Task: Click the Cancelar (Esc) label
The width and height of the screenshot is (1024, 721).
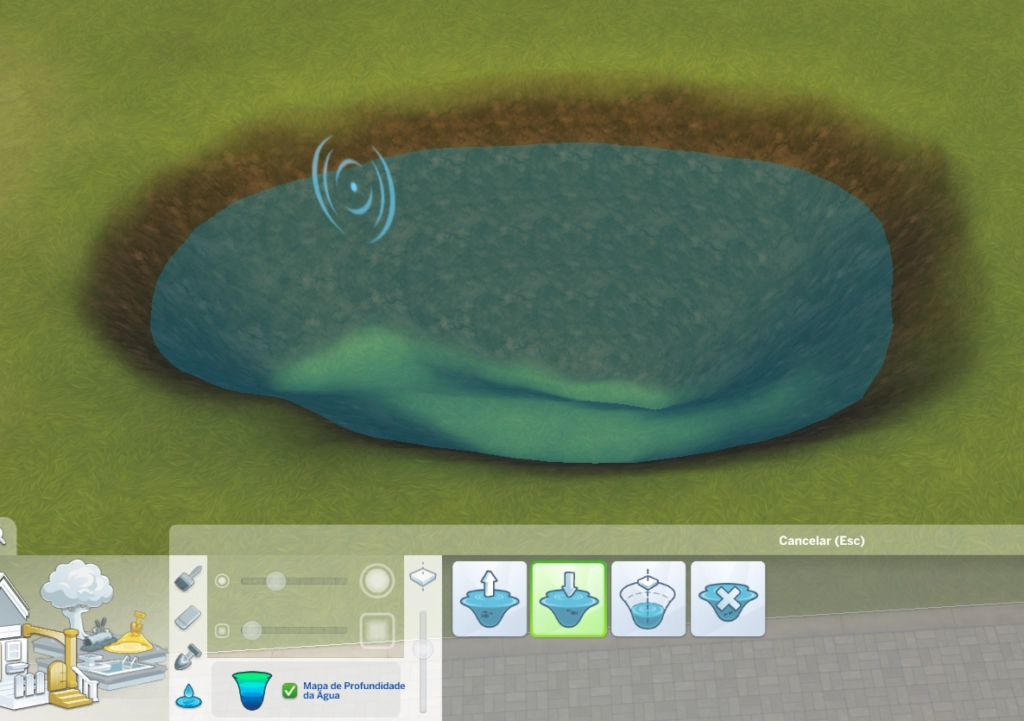Action: 821,541
